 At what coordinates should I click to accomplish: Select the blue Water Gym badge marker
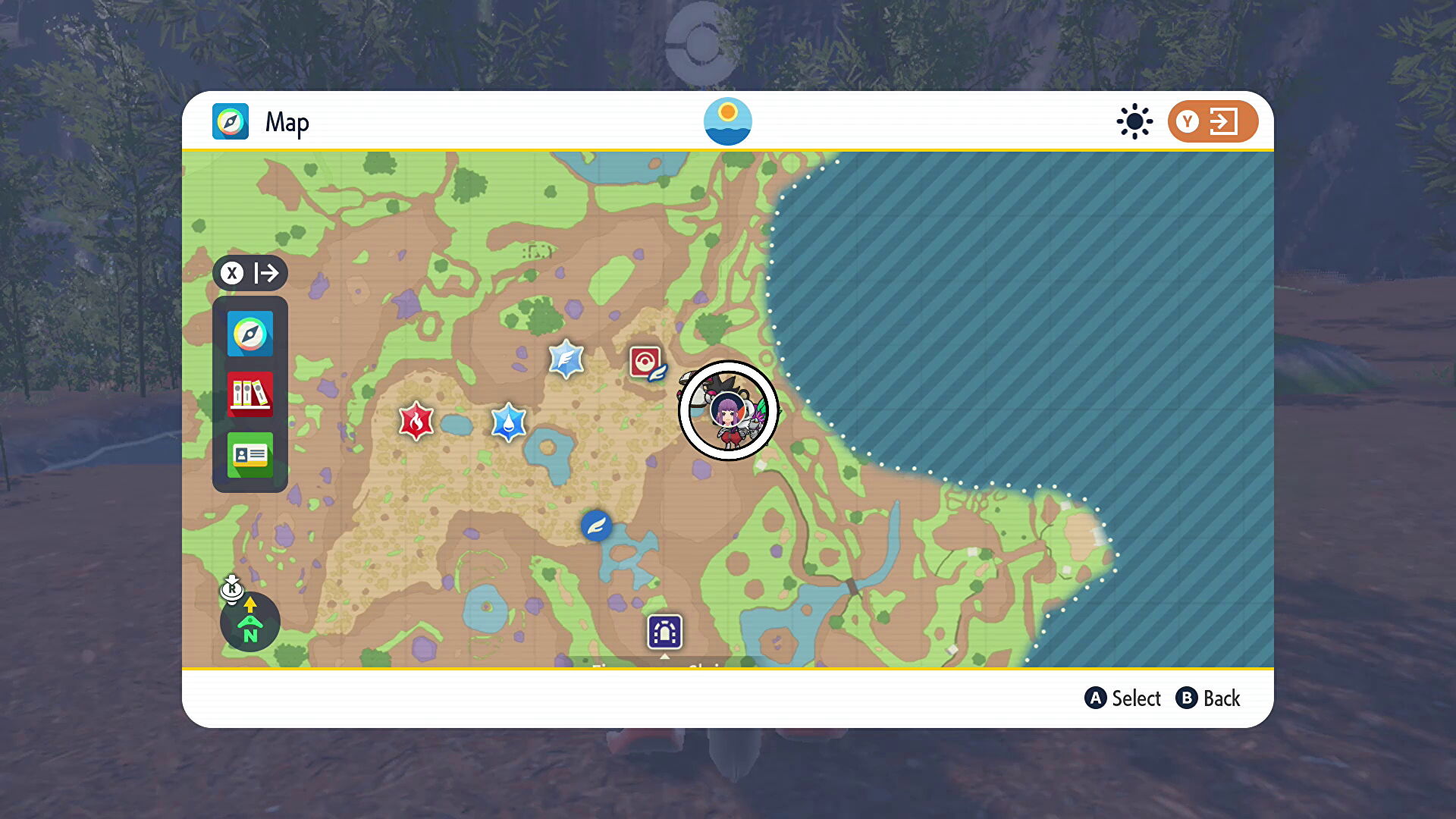pos(508,422)
